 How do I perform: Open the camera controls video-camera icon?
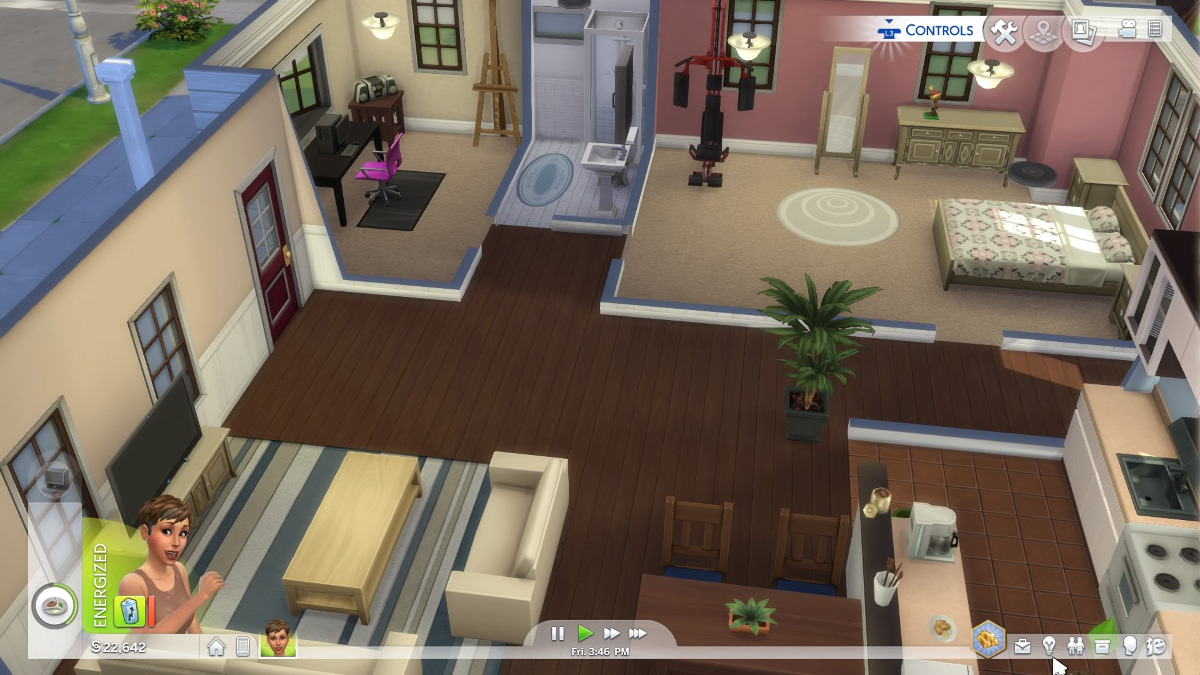[1128, 30]
